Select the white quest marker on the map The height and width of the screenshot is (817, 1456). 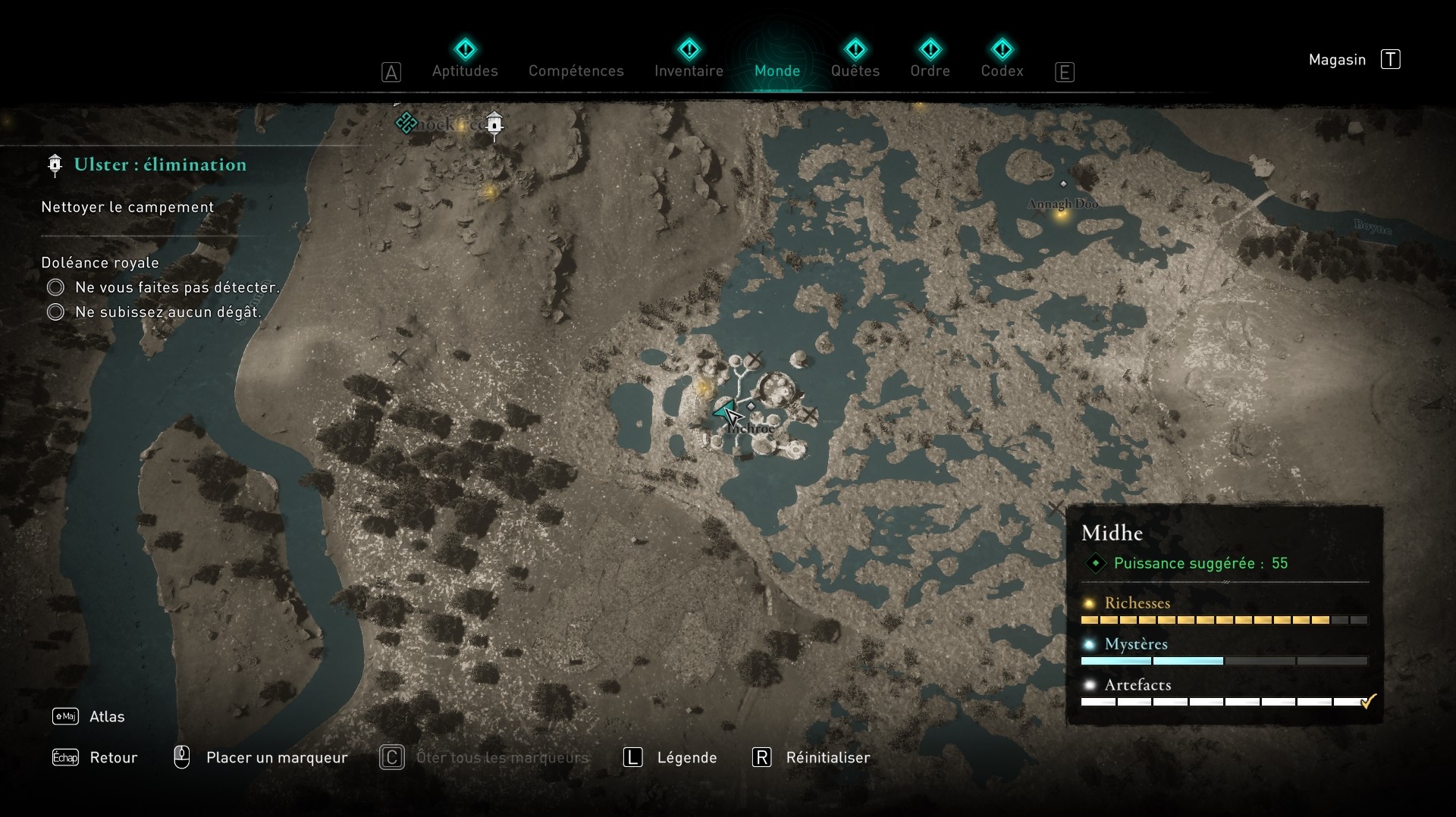(x=494, y=124)
